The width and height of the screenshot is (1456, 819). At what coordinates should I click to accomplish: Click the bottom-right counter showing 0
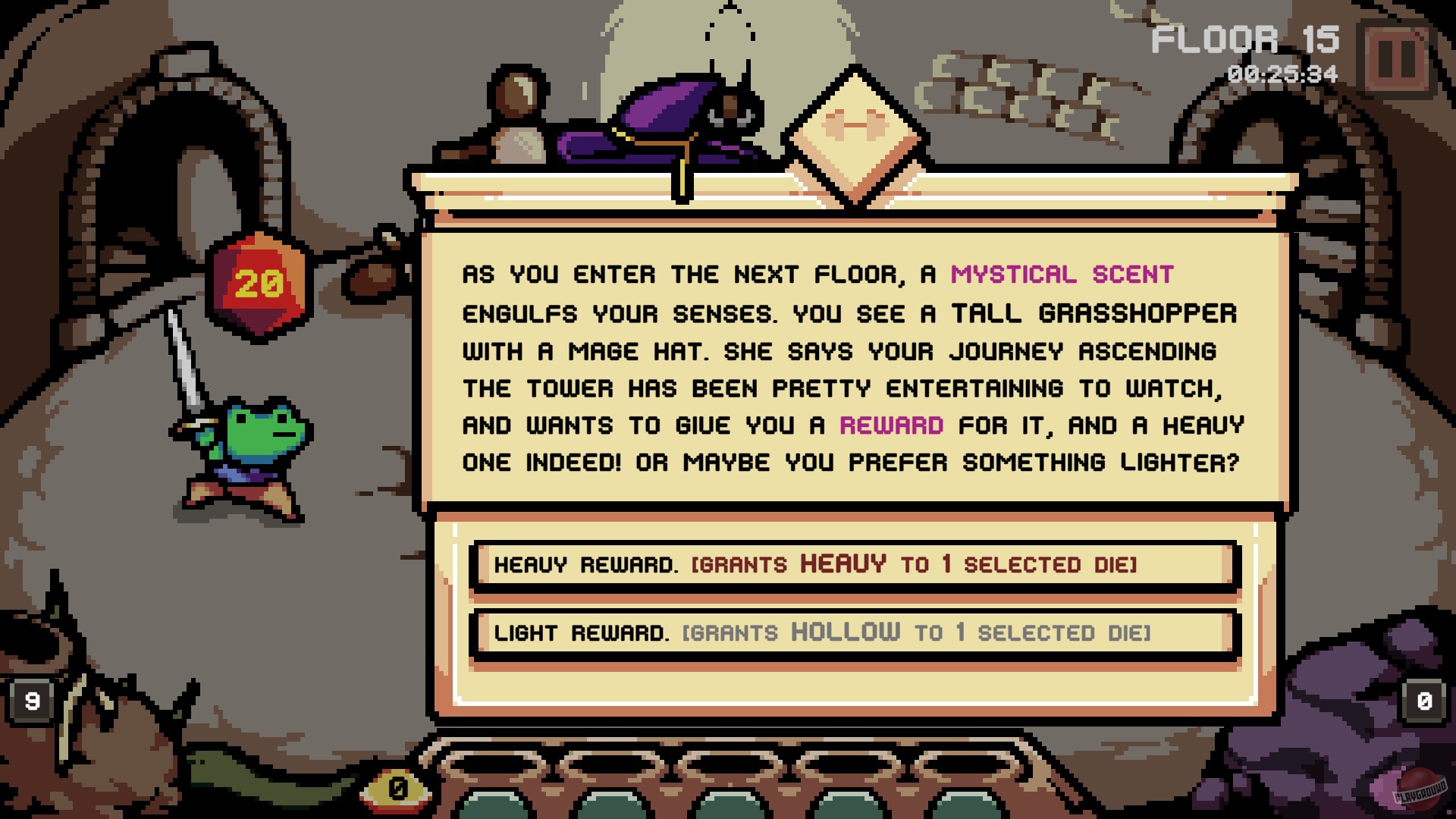pos(1424,700)
